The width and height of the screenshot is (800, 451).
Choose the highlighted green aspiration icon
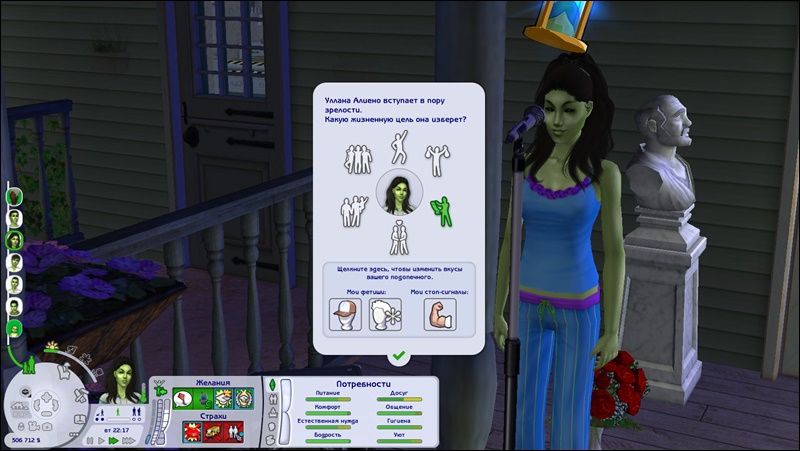click(440, 210)
